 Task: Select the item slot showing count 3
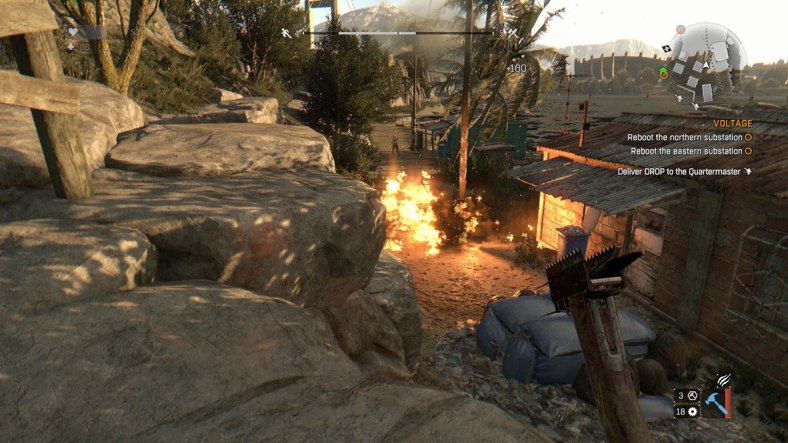click(686, 396)
